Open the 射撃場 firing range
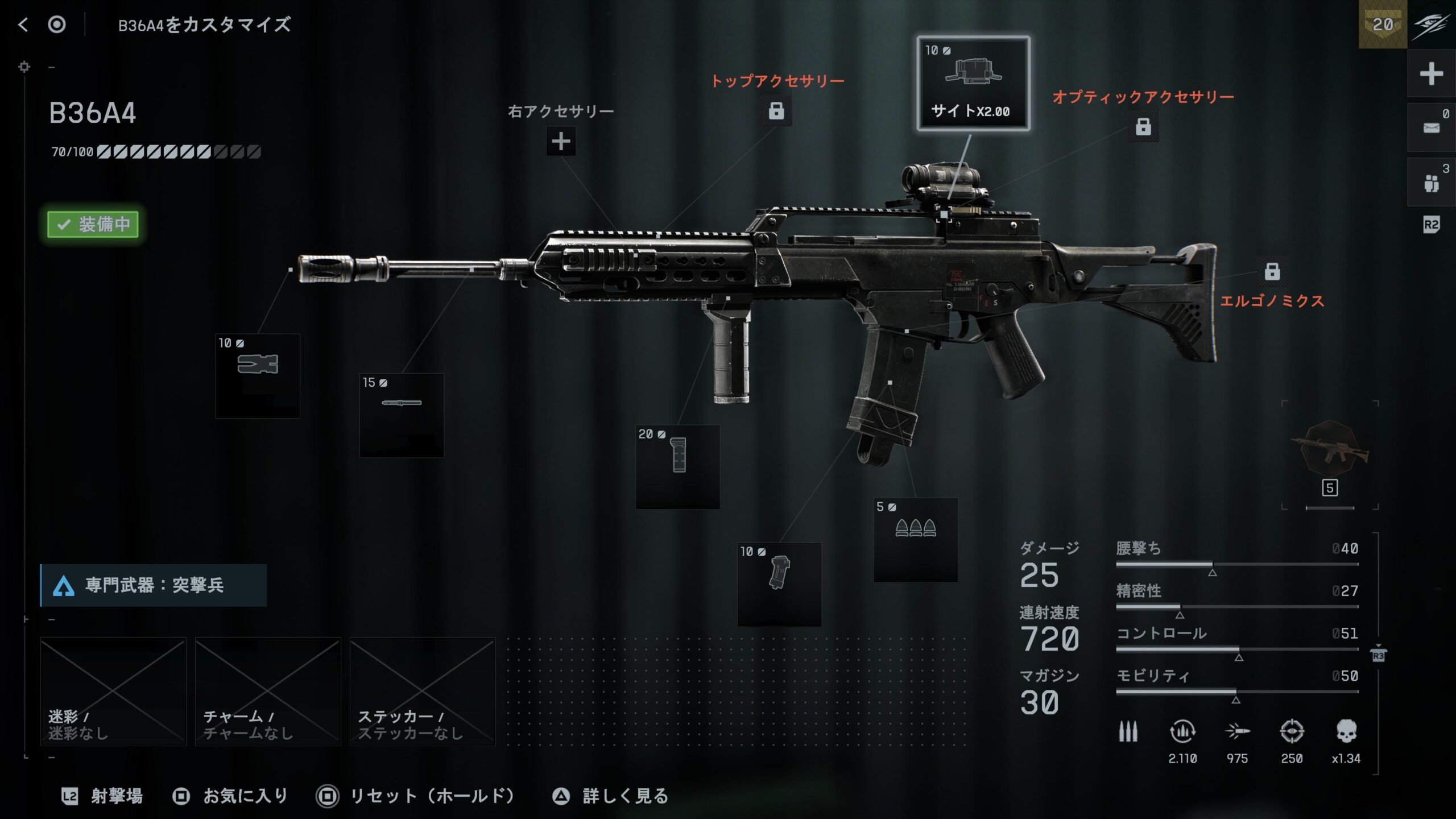Screen dimensions: 1456x819 [104, 796]
